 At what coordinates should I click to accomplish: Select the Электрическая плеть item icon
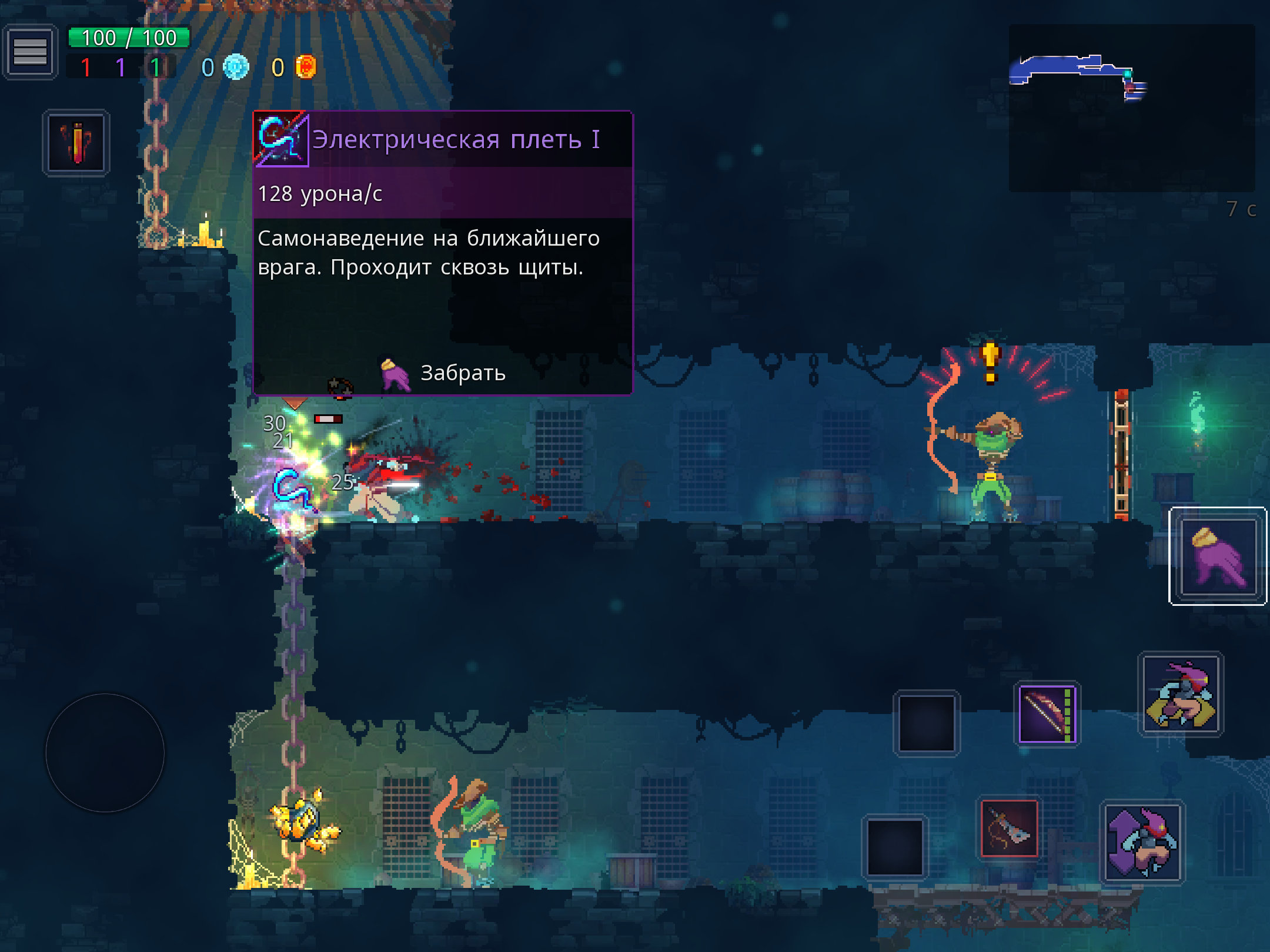coord(281,139)
